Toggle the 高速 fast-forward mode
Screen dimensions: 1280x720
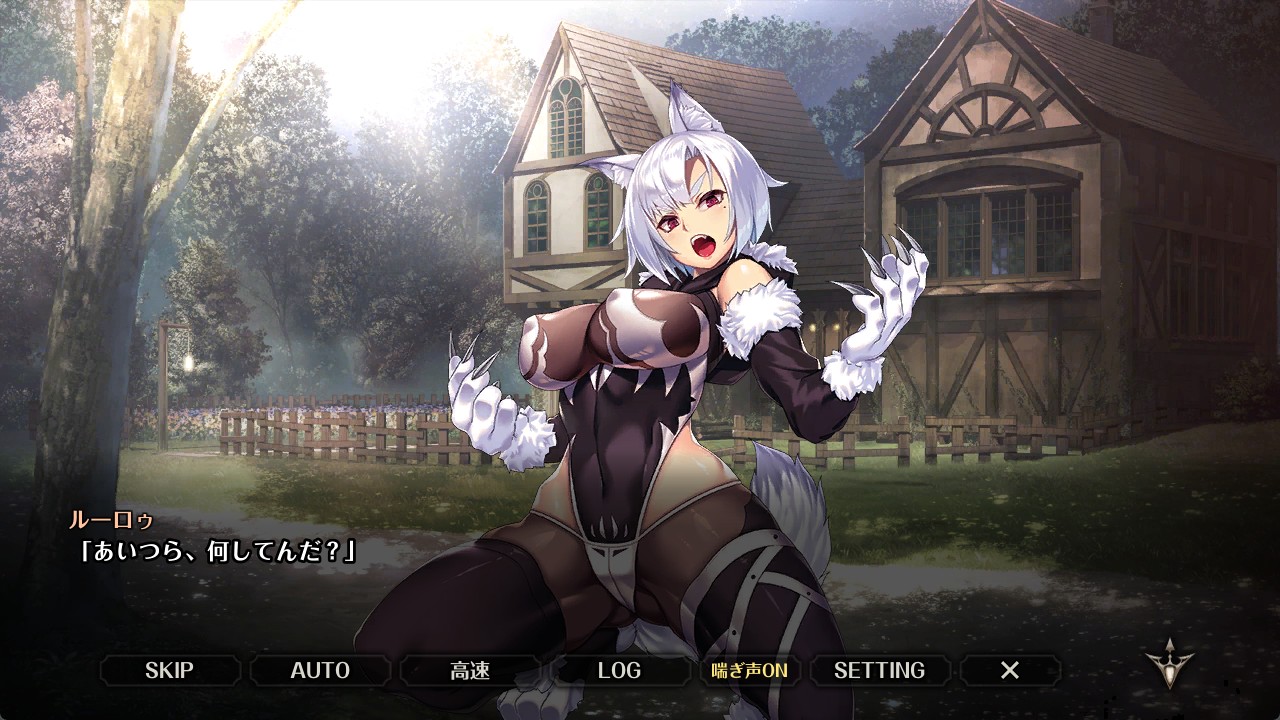pyautogui.click(x=470, y=670)
